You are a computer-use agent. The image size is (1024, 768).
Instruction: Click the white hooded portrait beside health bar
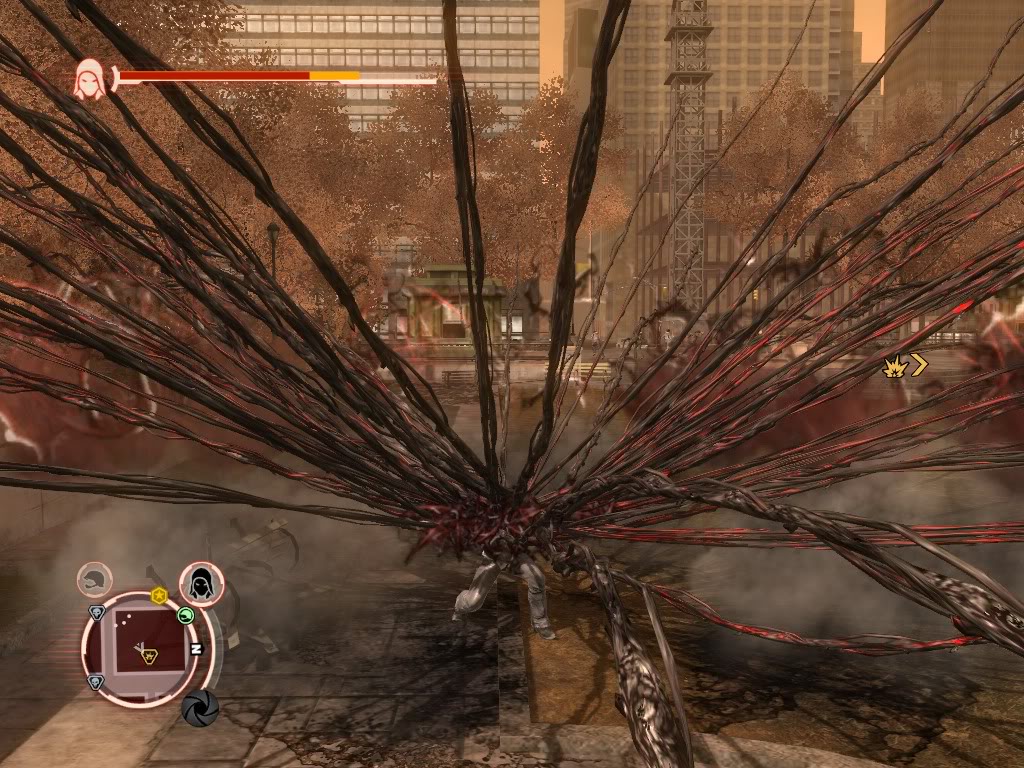pyautogui.click(x=89, y=79)
